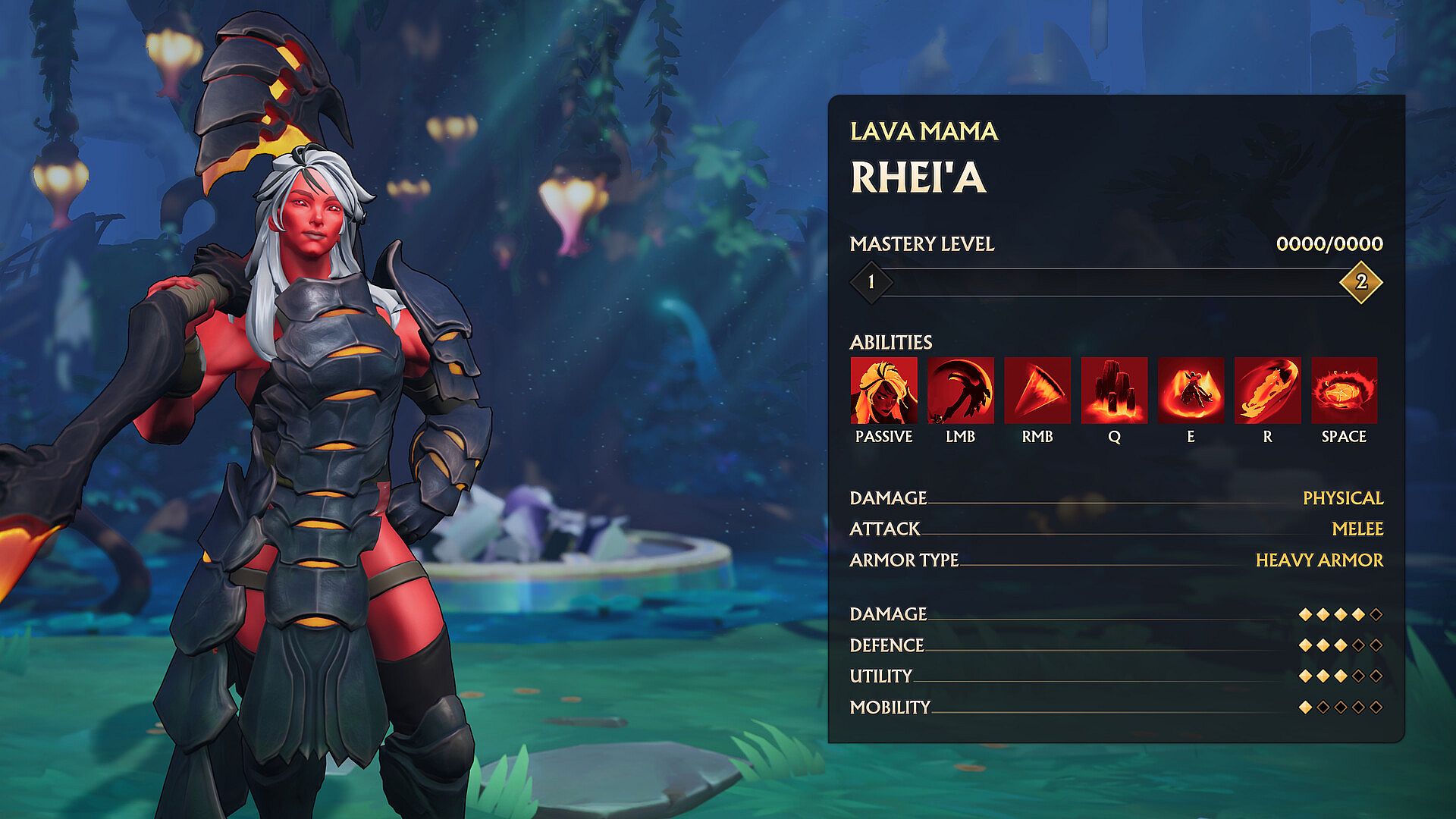Inspect the RMB cone ability icon

tap(1037, 391)
